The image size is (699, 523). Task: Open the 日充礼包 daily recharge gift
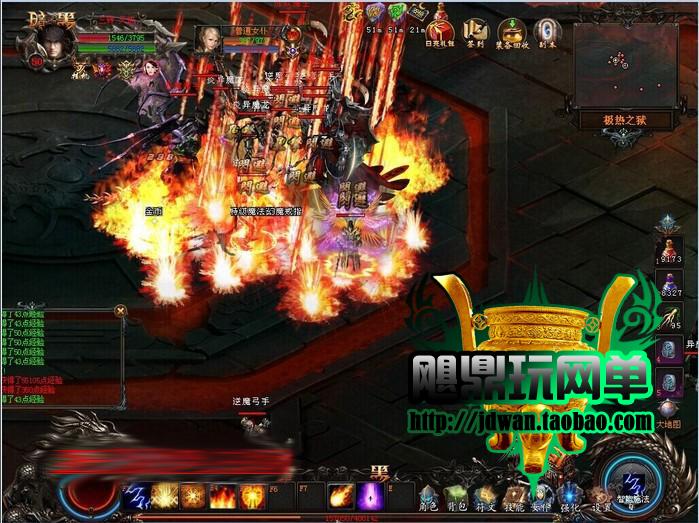[442, 26]
